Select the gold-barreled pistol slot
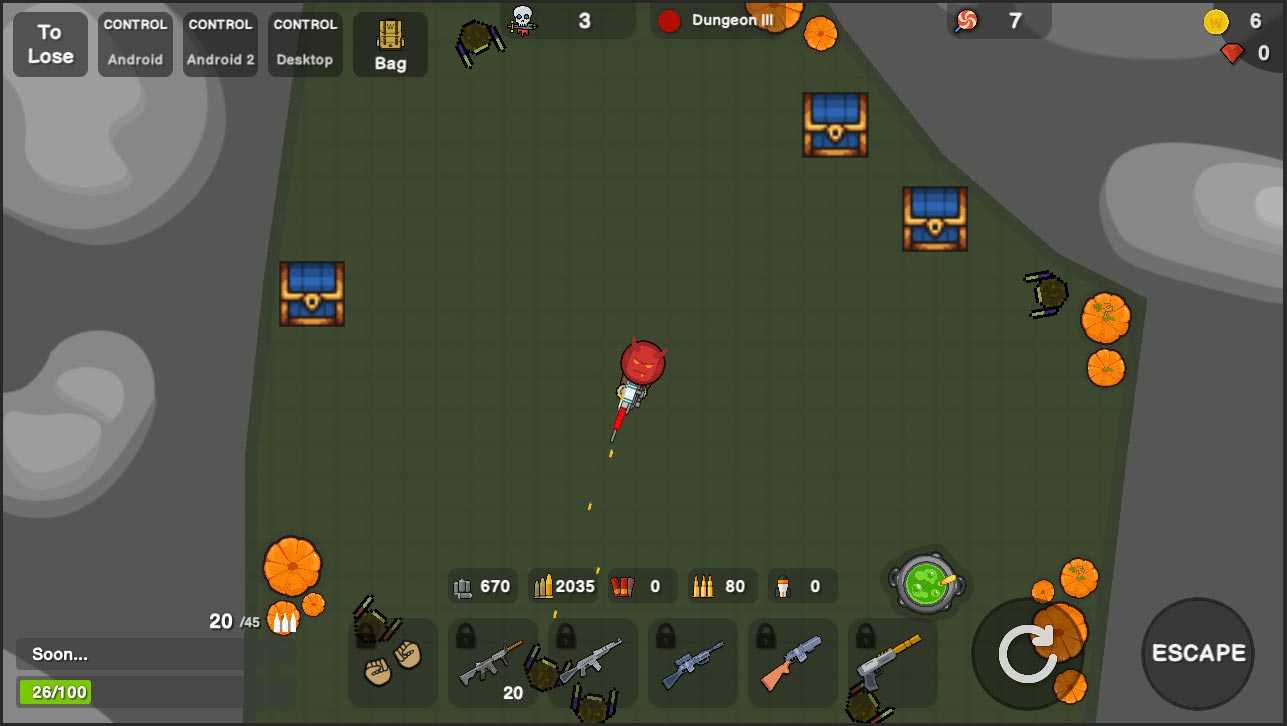 [893, 663]
